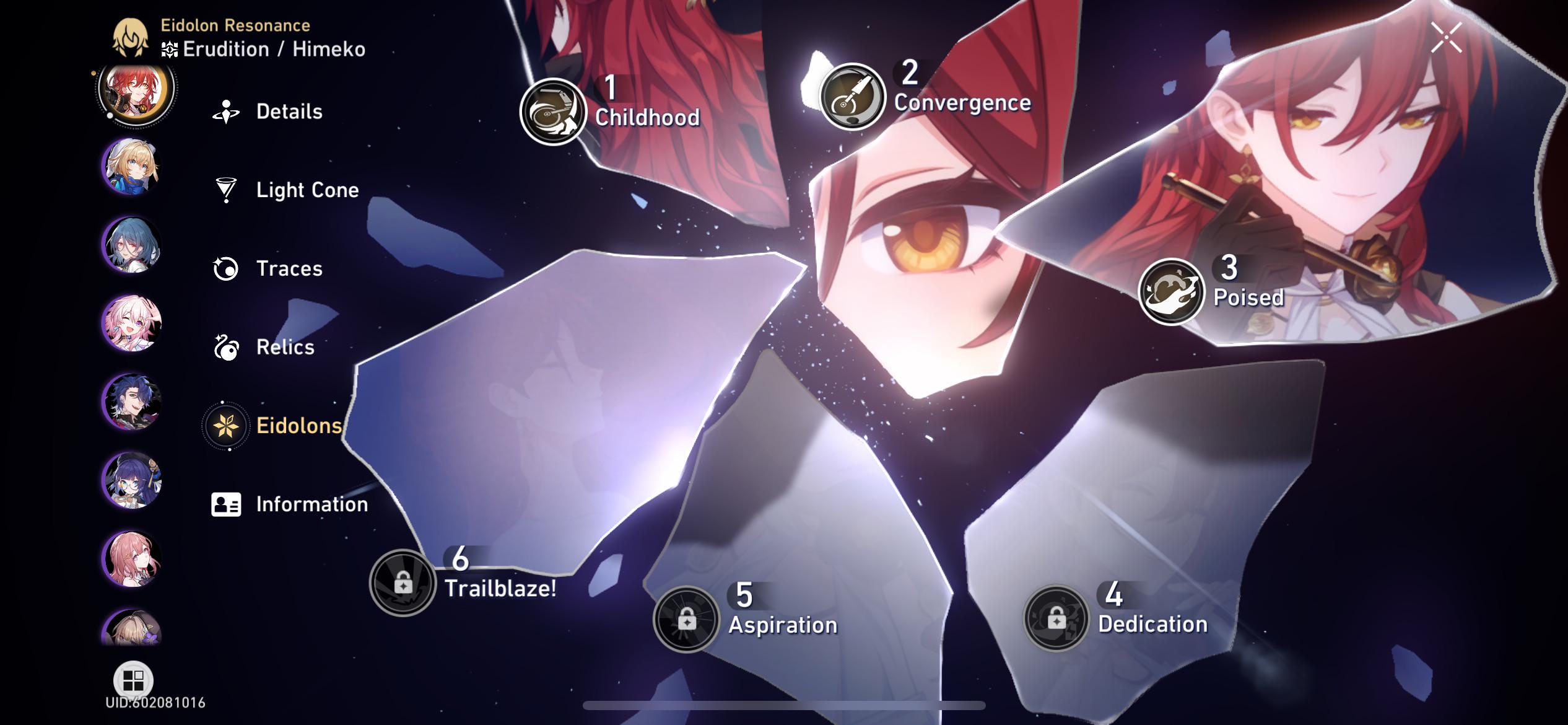The image size is (1568, 725).
Task: Choose the Pela portrait with glasses
Action: tap(132, 481)
